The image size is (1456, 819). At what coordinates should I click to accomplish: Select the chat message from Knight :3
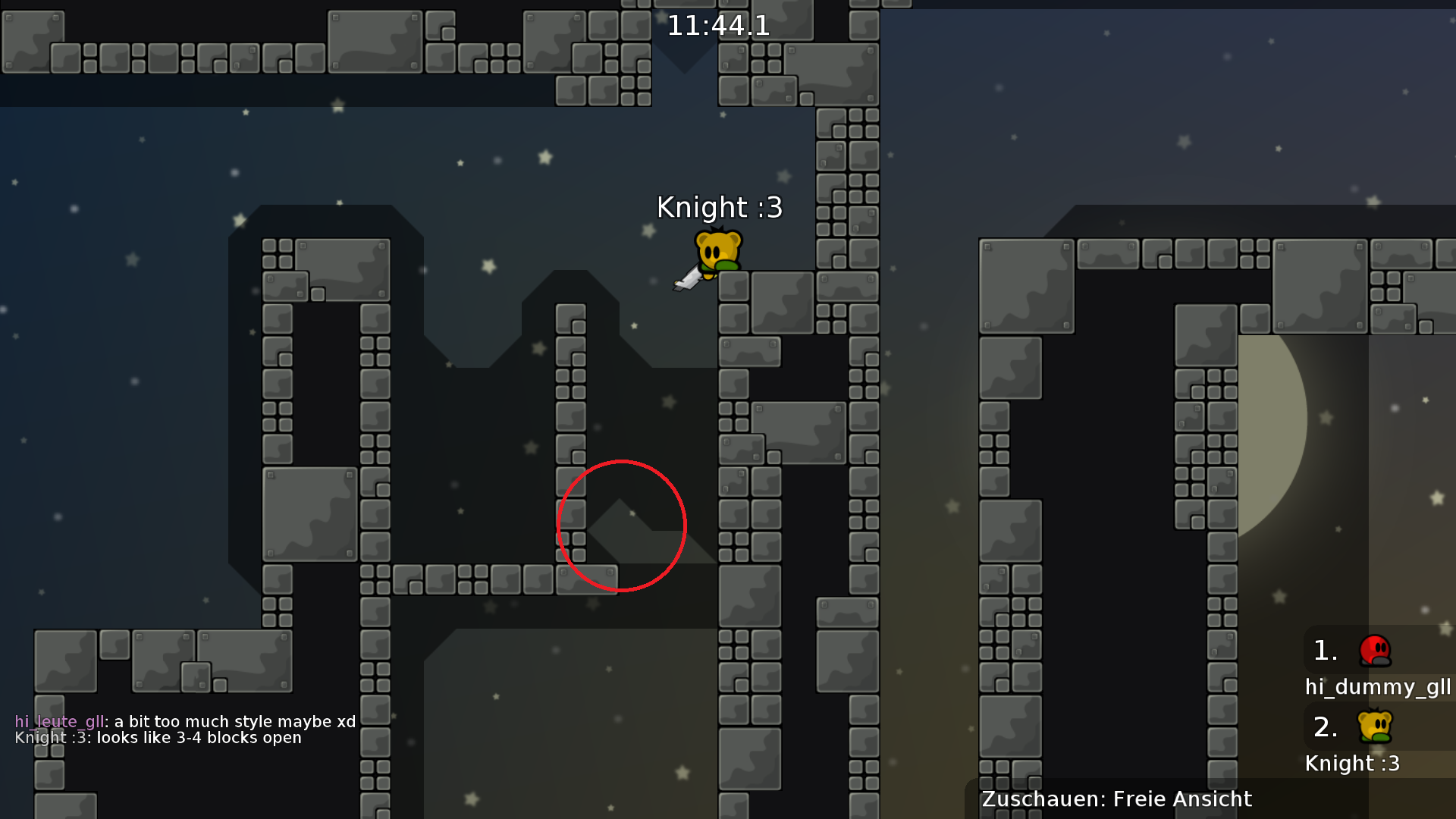[x=157, y=737]
